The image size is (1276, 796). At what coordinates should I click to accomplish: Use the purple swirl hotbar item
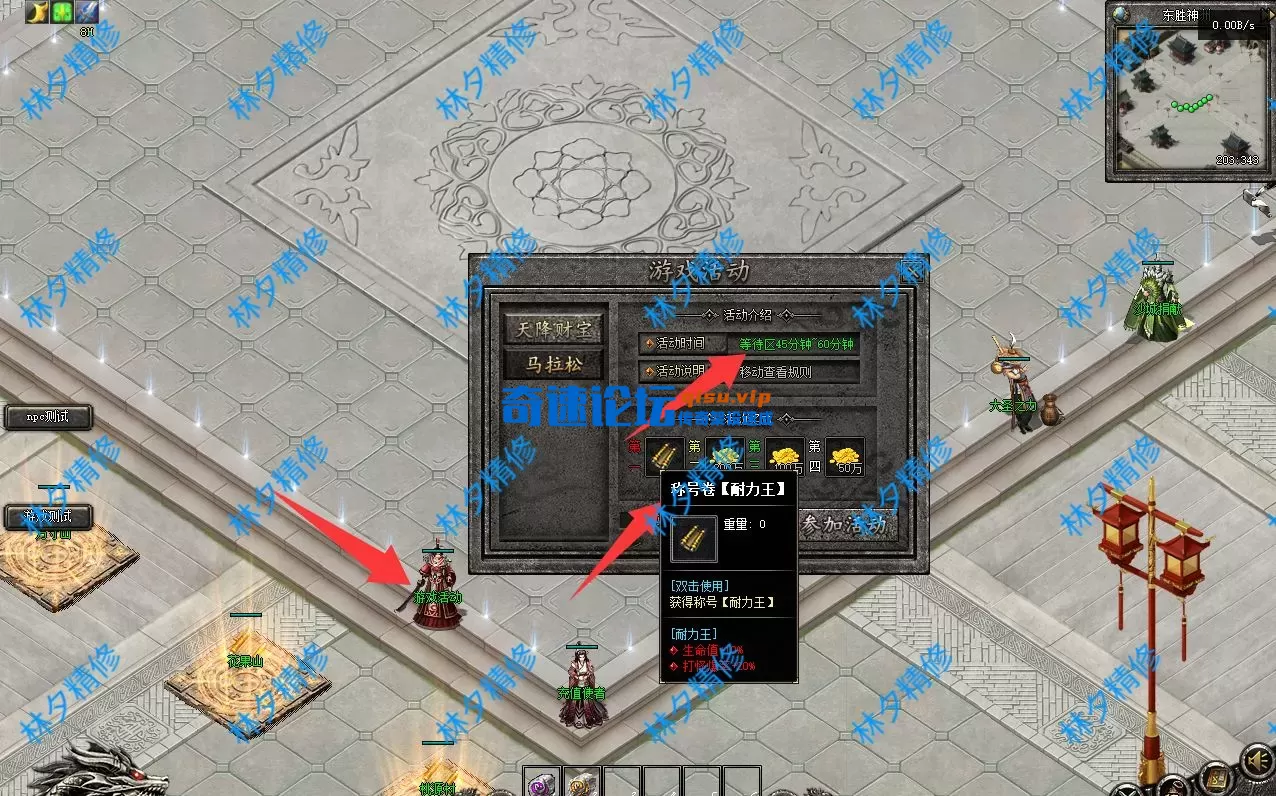pyautogui.click(x=543, y=782)
